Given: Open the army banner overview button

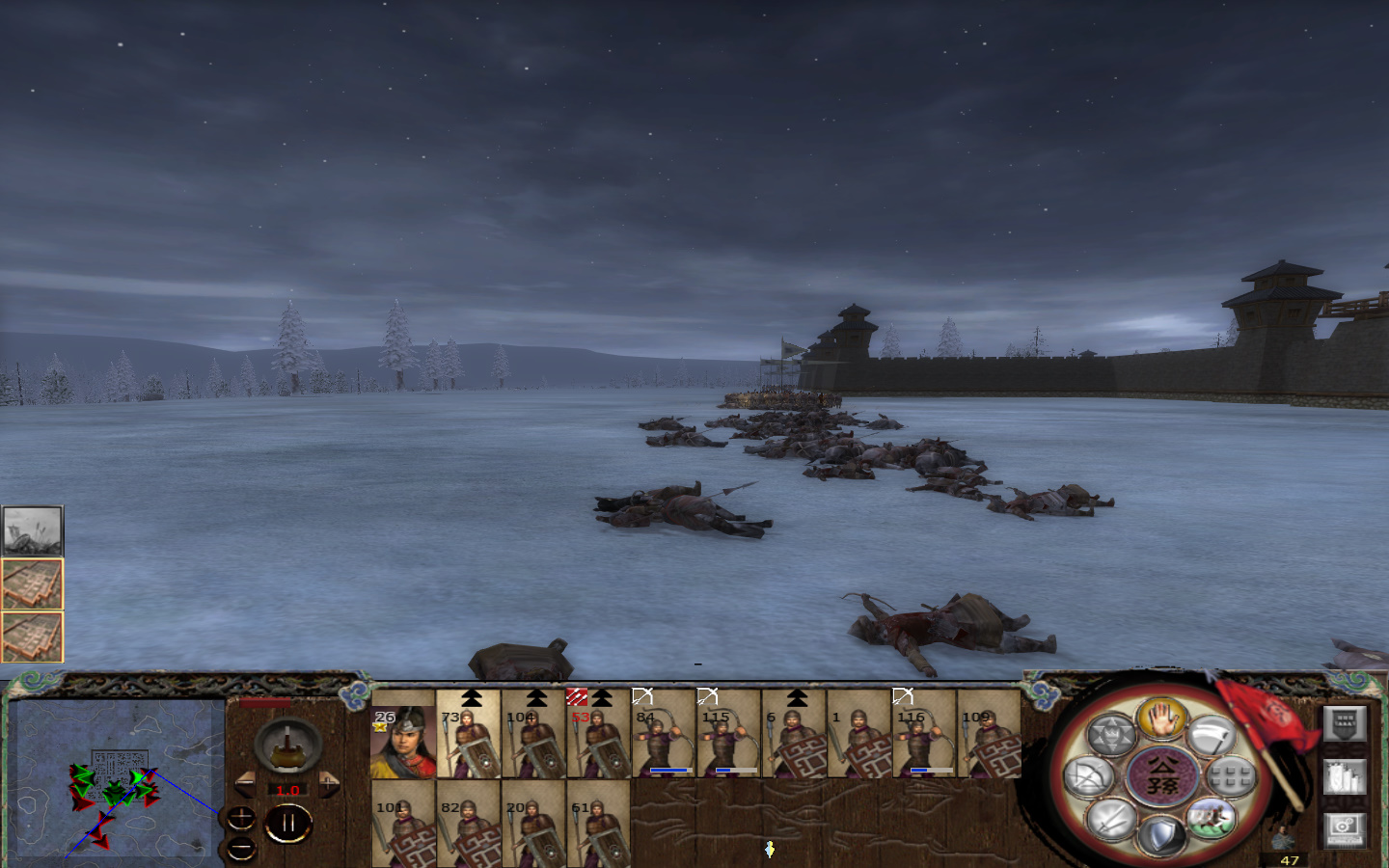Looking at the screenshot, I should coord(1345,723).
